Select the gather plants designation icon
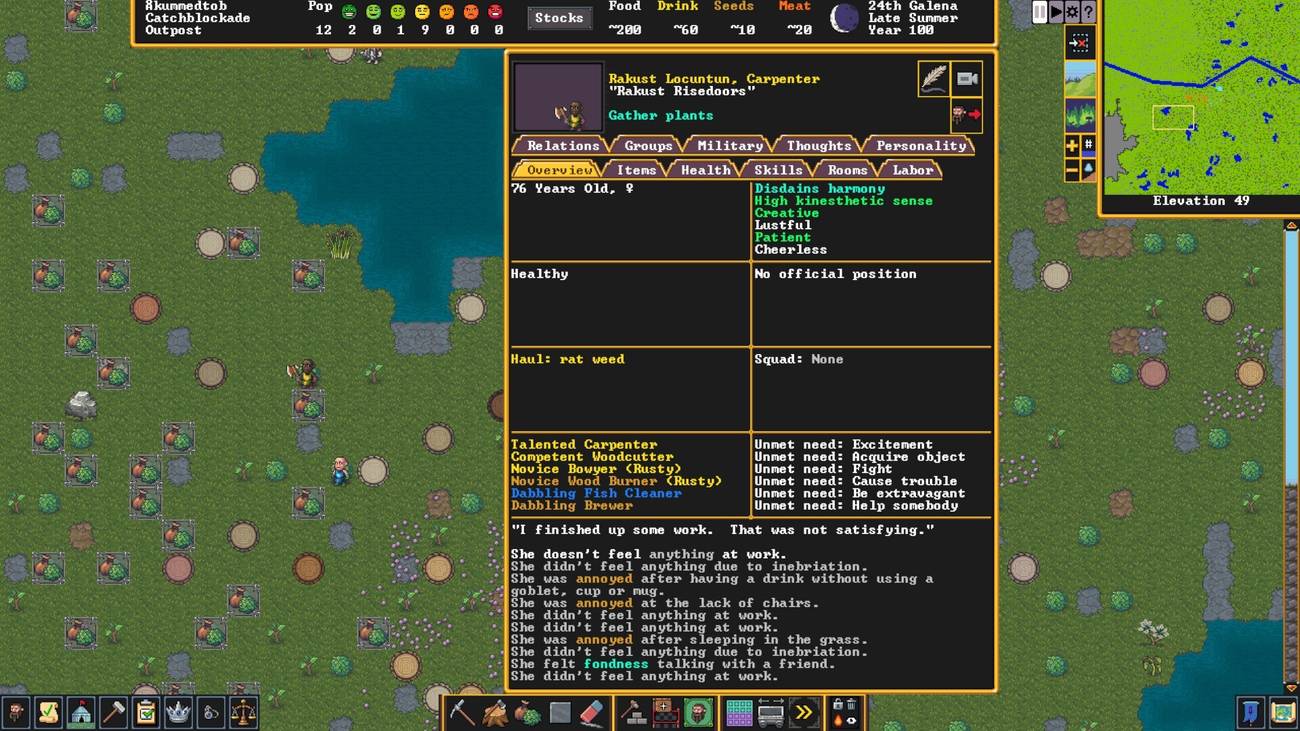 point(526,712)
